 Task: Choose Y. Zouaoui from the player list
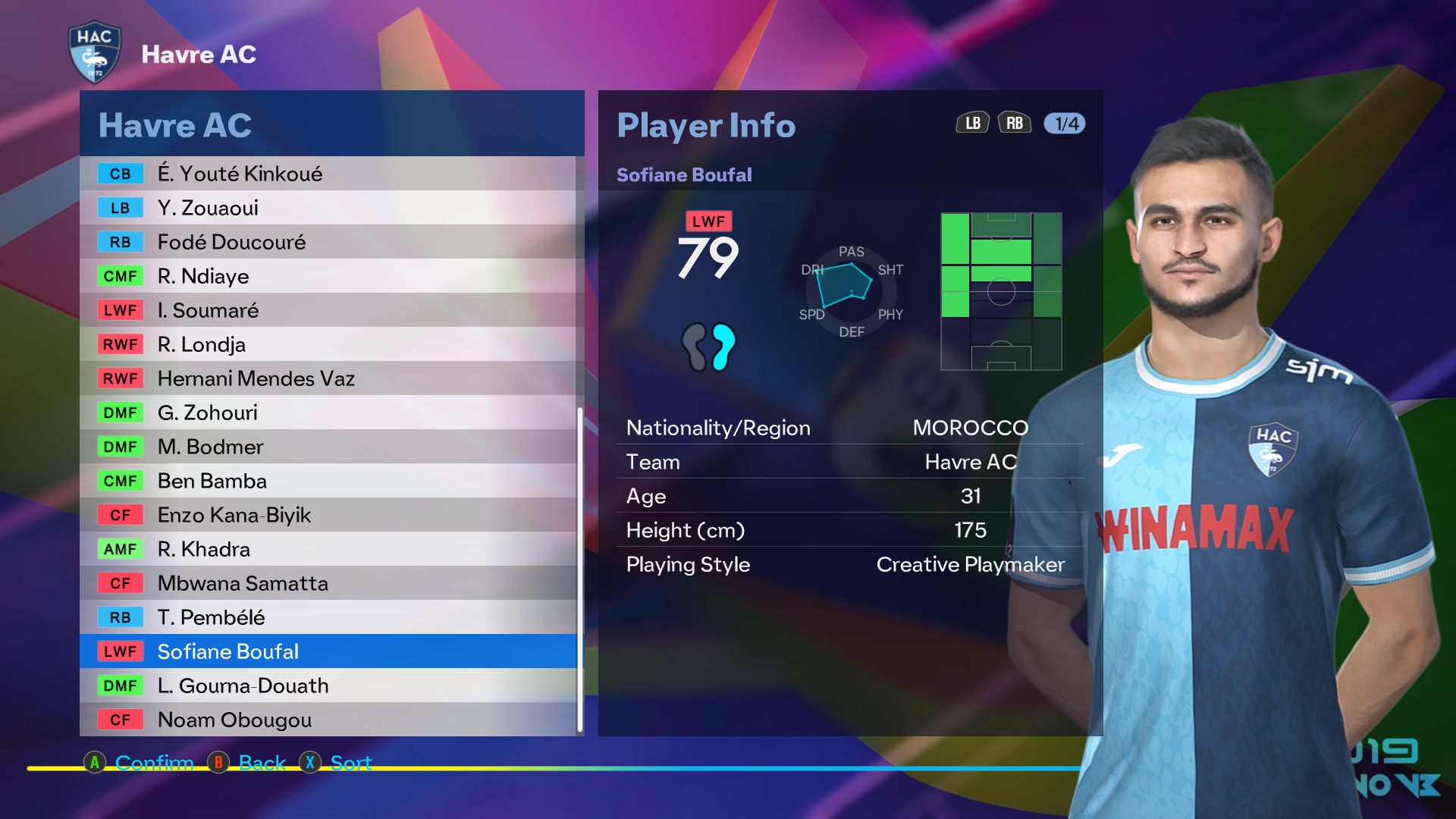click(x=328, y=208)
